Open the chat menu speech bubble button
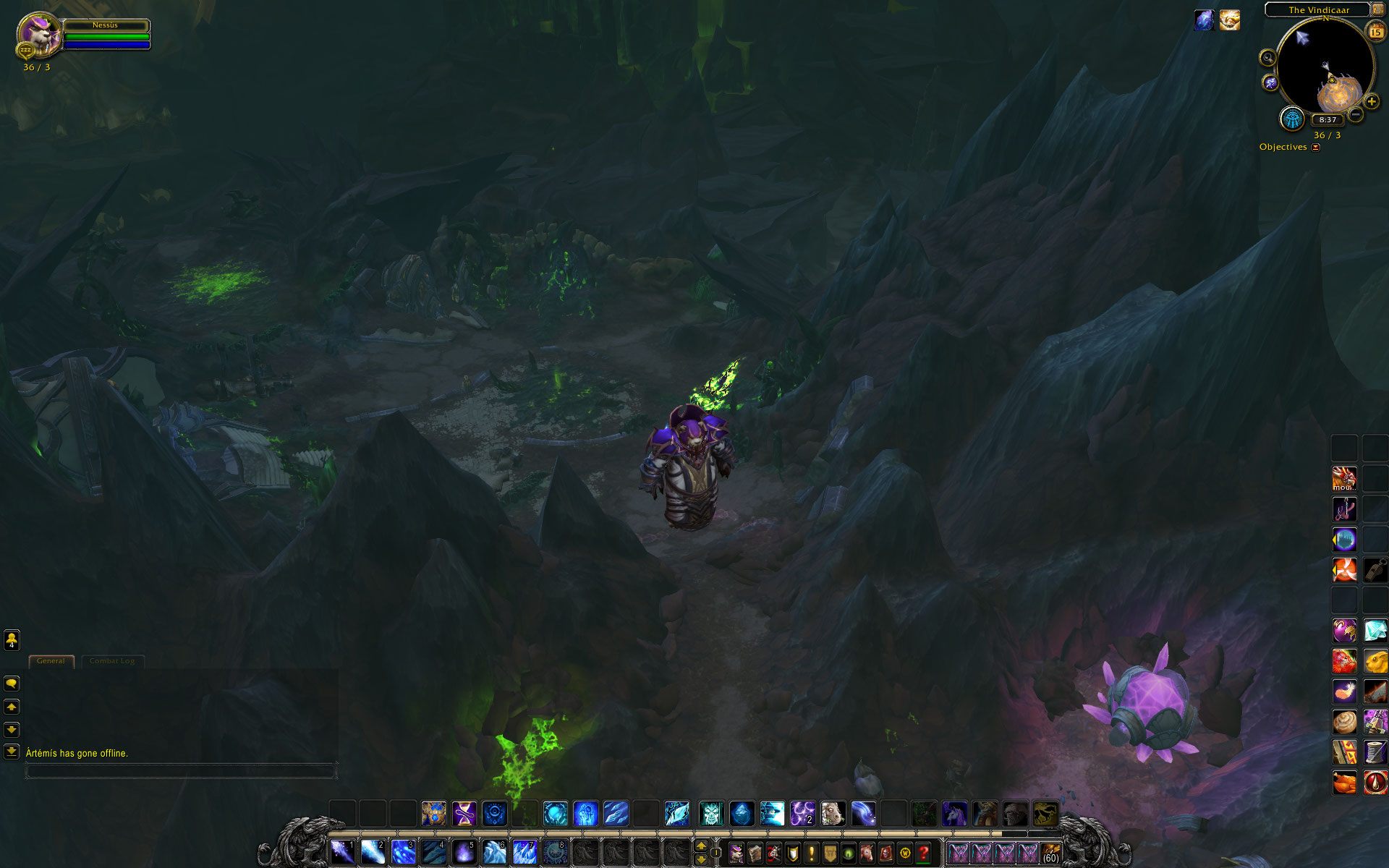 (x=12, y=684)
